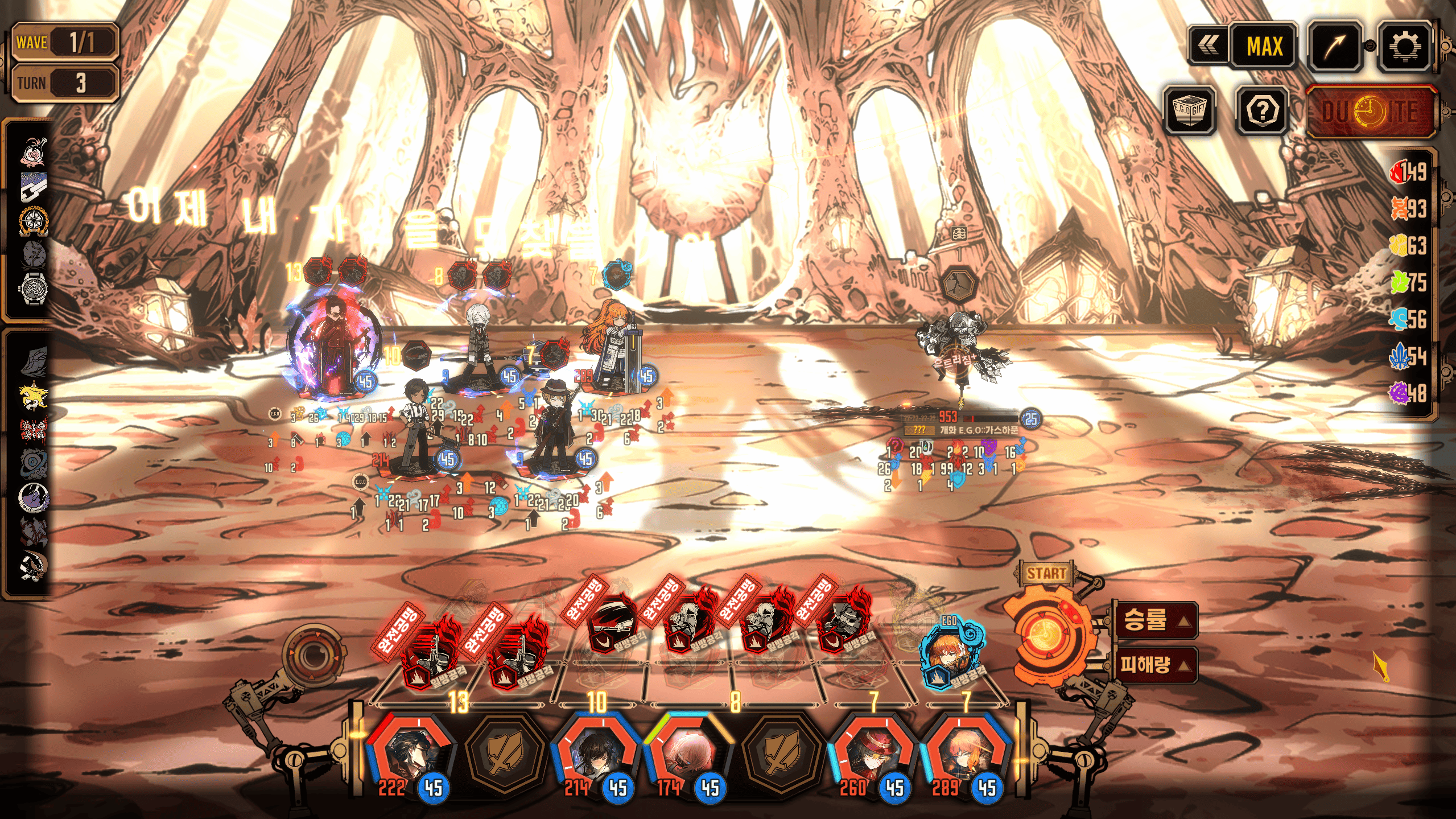The height and width of the screenshot is (819, 1456).
Task: Toggle the MAX speed button
Action: [x=1264, y=47]
